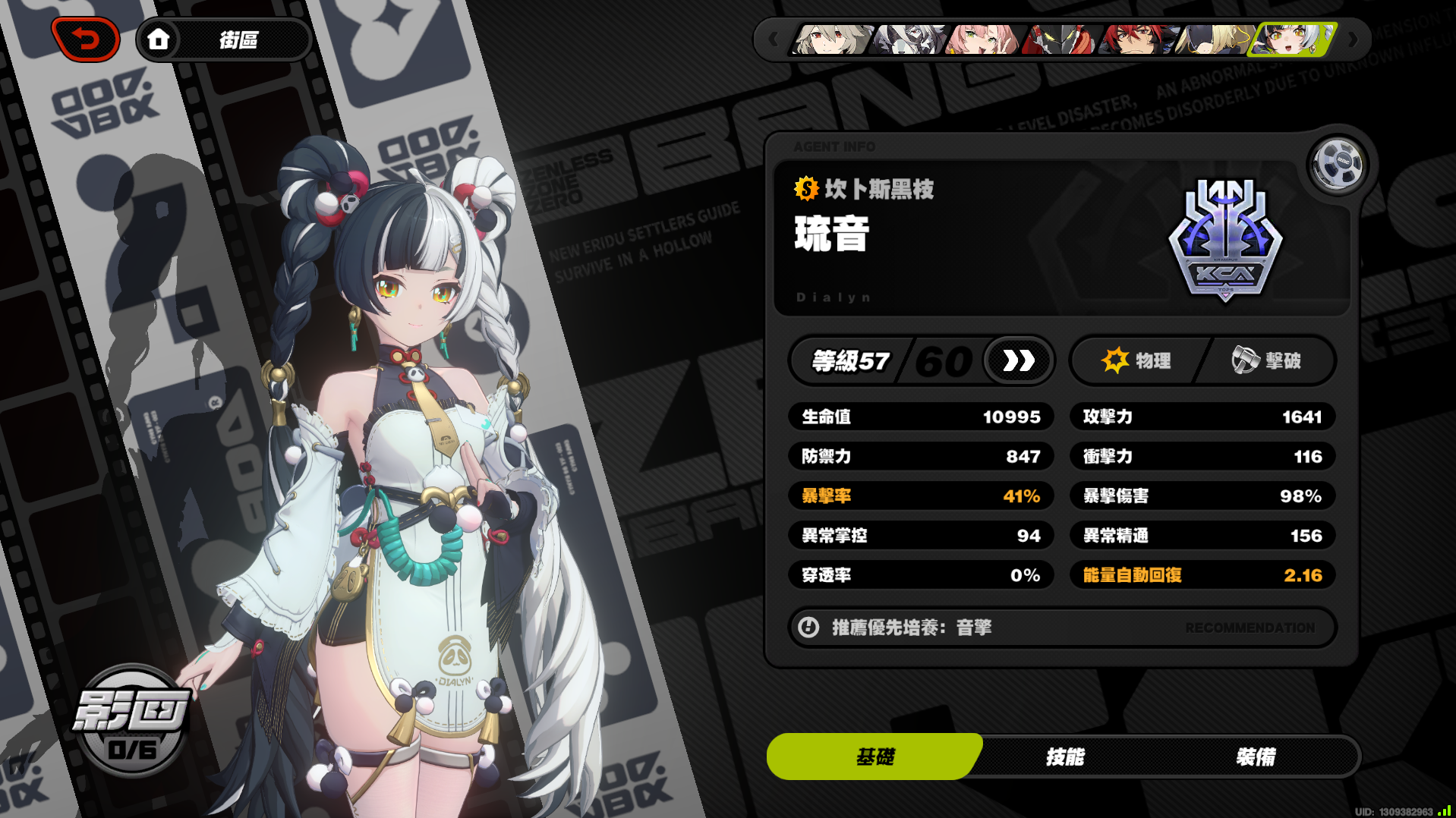The height and width of the screenshot is (818, 1456).
Task: Select the pink-haired agent portrait
Action: pyautogui.click(x=982, y=39)
